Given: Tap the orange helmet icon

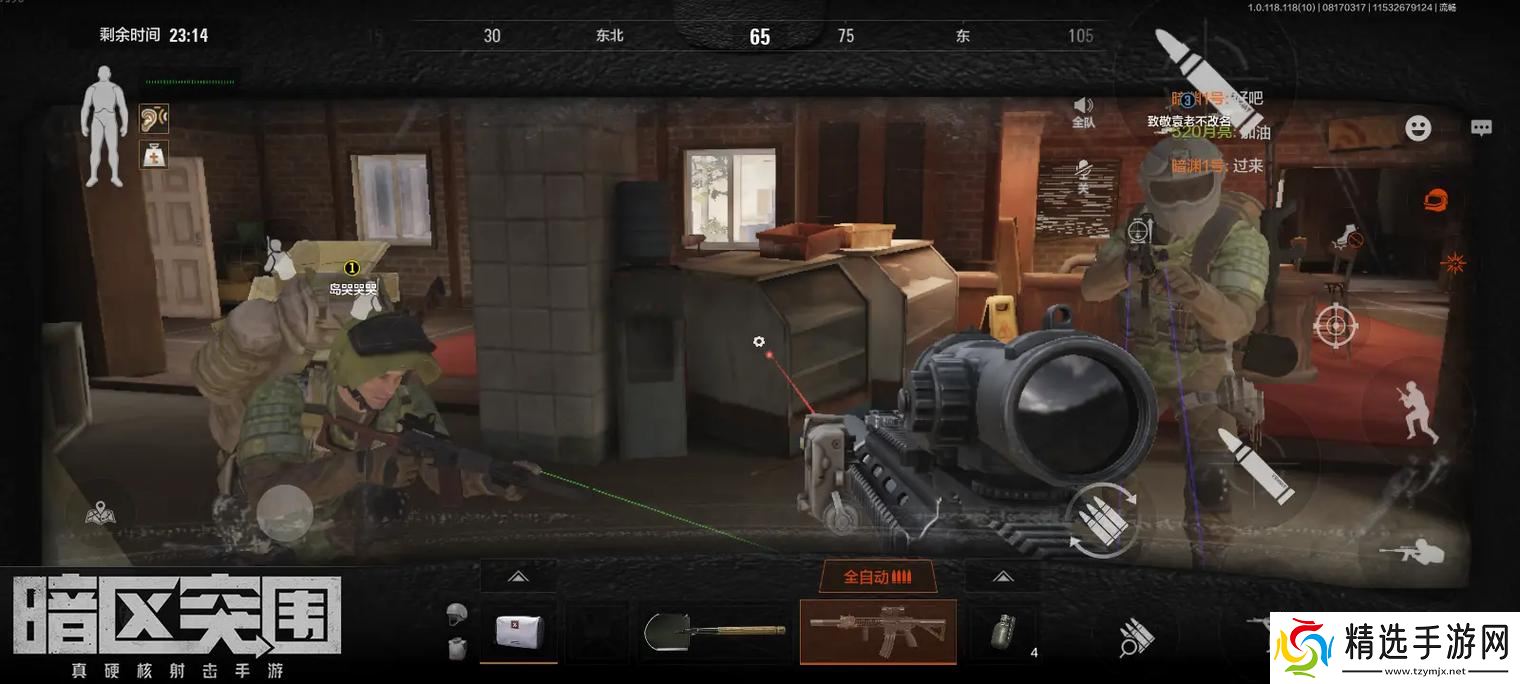Looking at the screenshot, I should click(x=1437, y=198).
